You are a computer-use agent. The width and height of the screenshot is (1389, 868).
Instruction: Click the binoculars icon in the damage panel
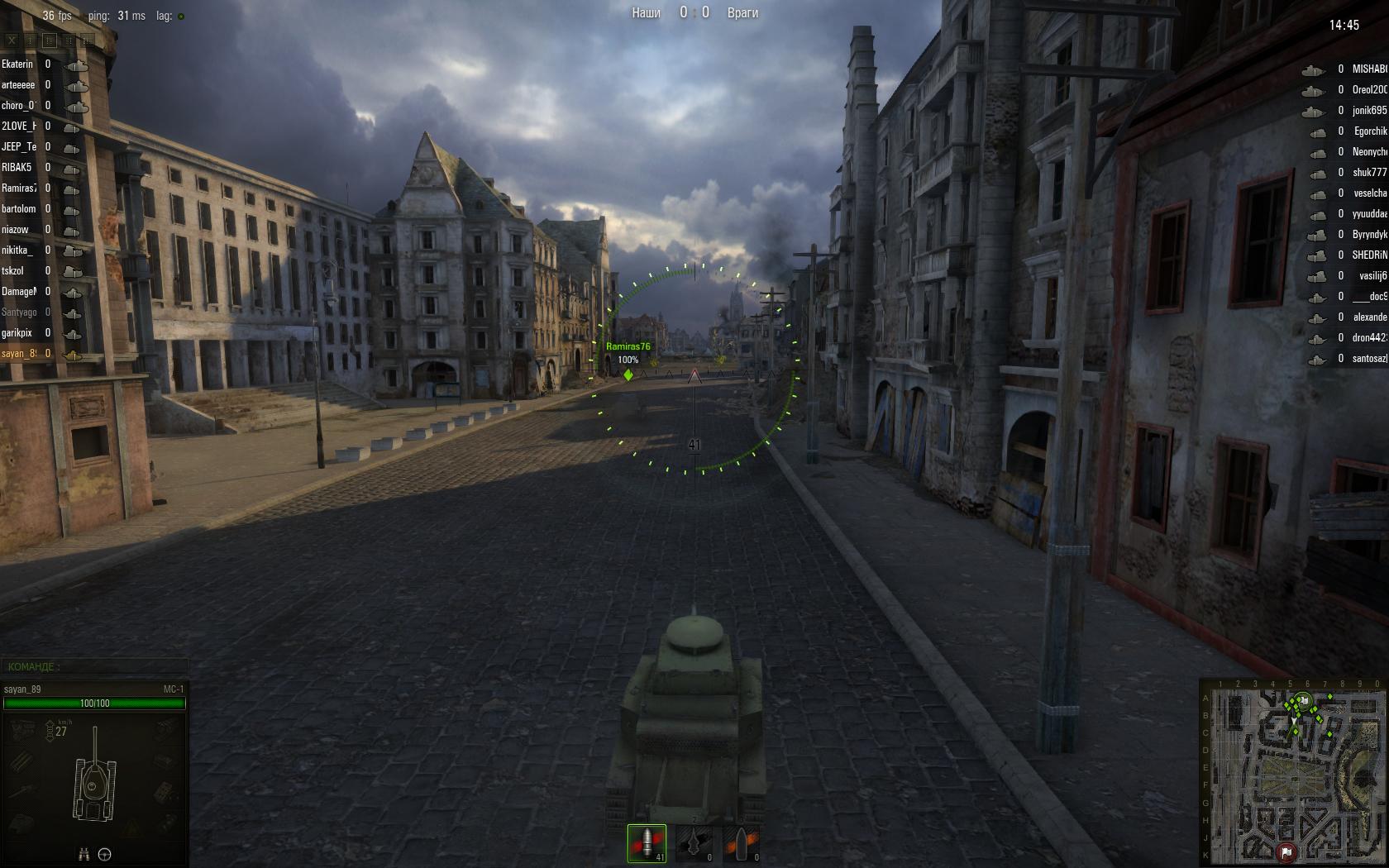pos(84,855)
